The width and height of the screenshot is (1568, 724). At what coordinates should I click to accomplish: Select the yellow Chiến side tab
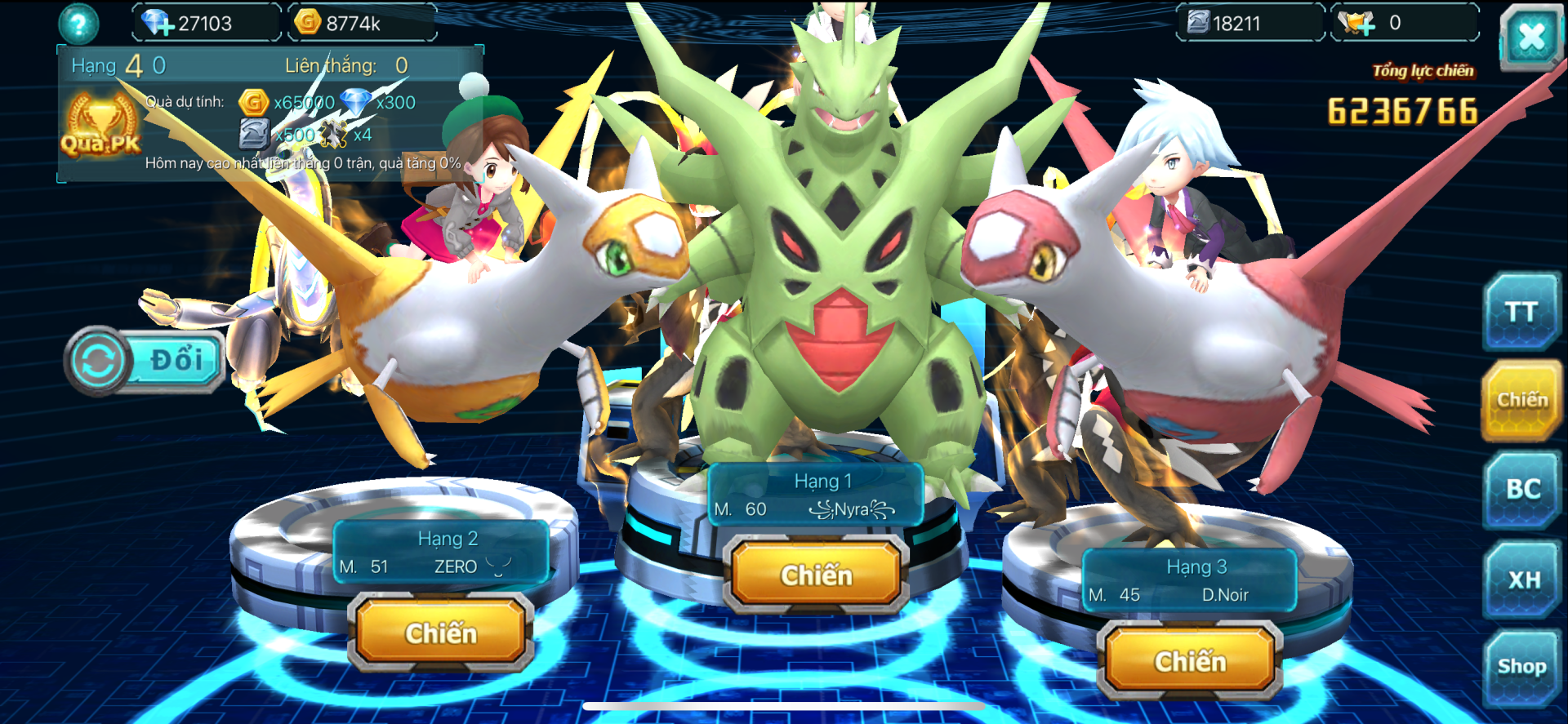(x=1521, y=400)
